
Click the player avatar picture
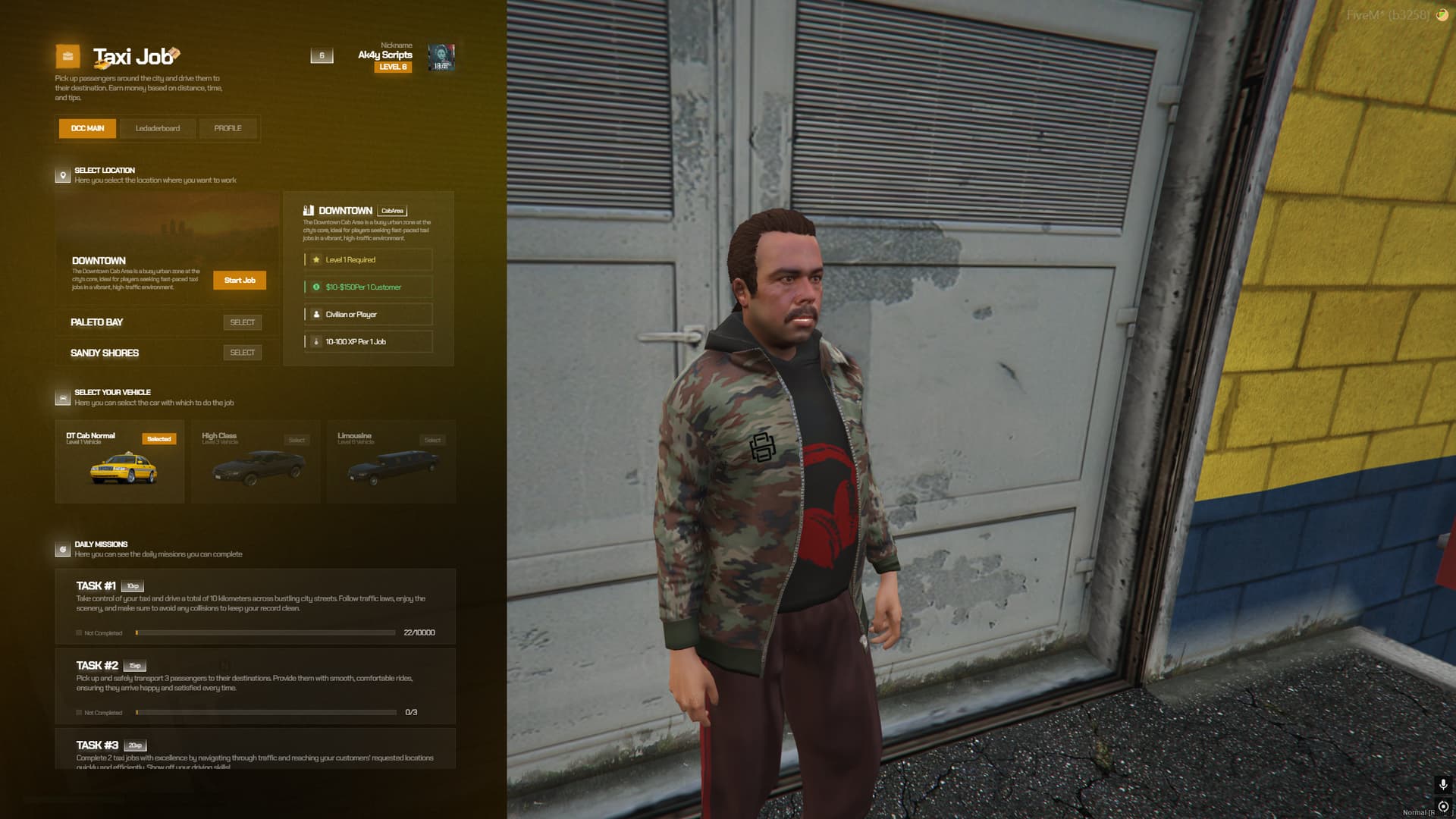pos(441,57)
